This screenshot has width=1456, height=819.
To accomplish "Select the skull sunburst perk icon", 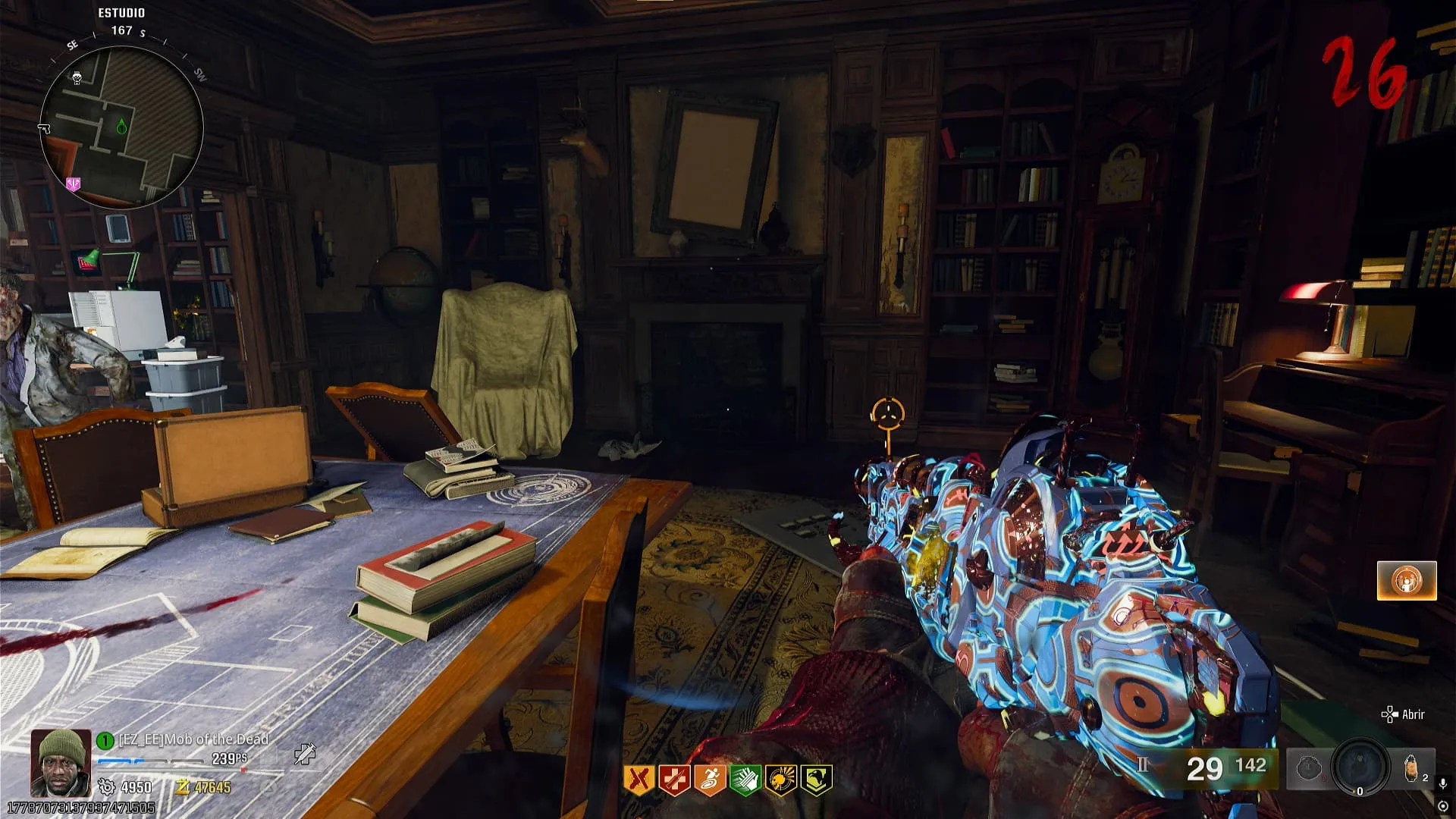I will [x=780, y=780].
